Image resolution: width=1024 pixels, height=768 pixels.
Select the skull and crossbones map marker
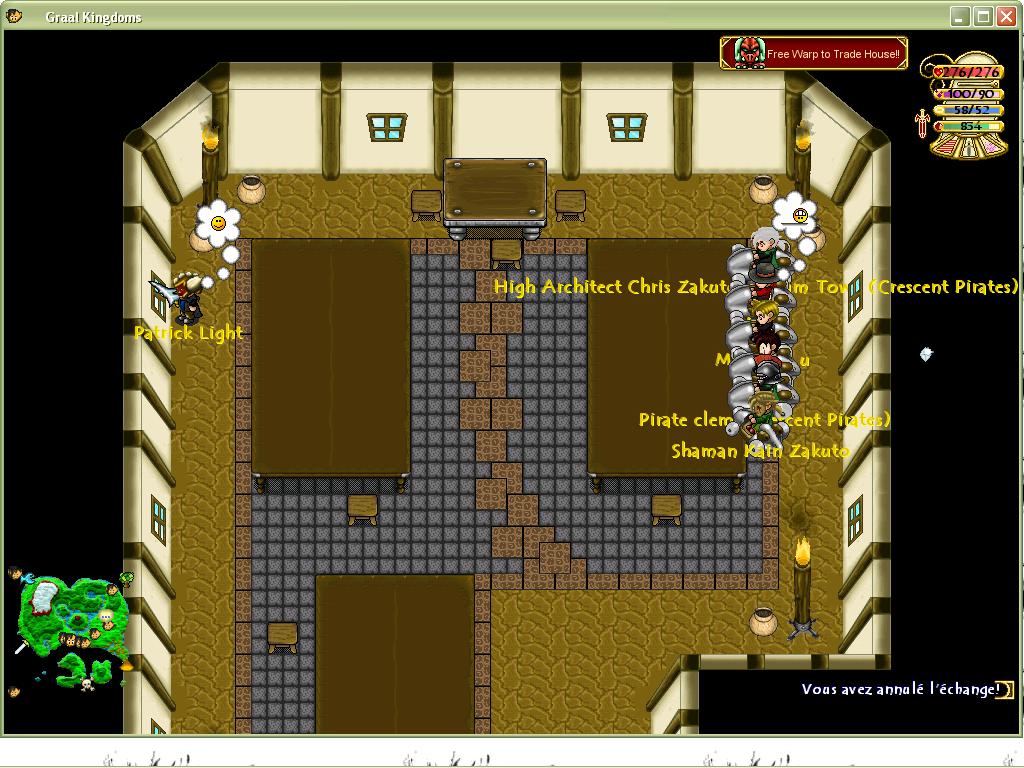point(87,684)
